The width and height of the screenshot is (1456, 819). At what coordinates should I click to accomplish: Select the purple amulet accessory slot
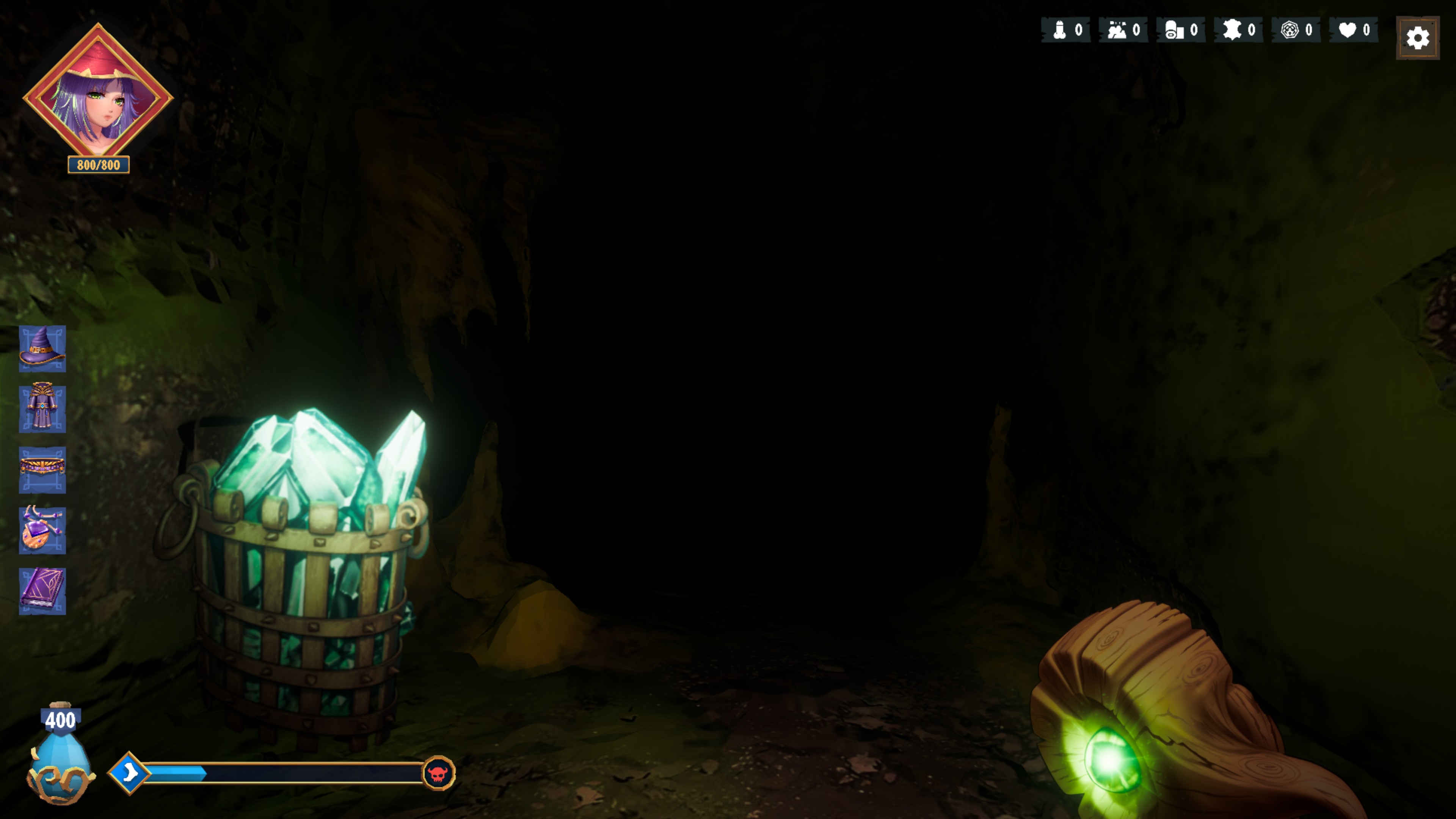pyautogui.click(x=42, y=530)
